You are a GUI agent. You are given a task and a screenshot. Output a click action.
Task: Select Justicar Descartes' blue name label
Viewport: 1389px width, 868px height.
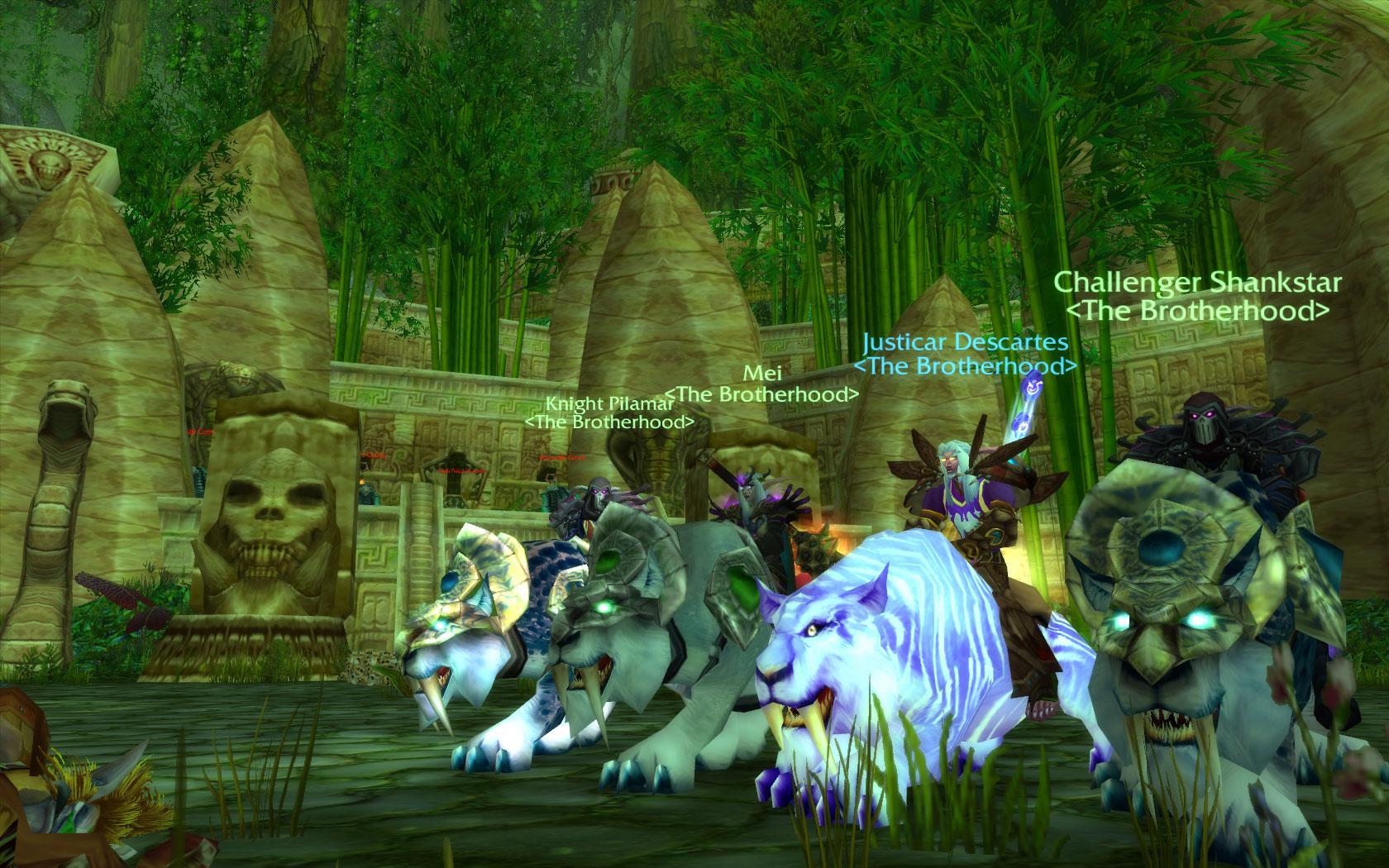point(965,342)
